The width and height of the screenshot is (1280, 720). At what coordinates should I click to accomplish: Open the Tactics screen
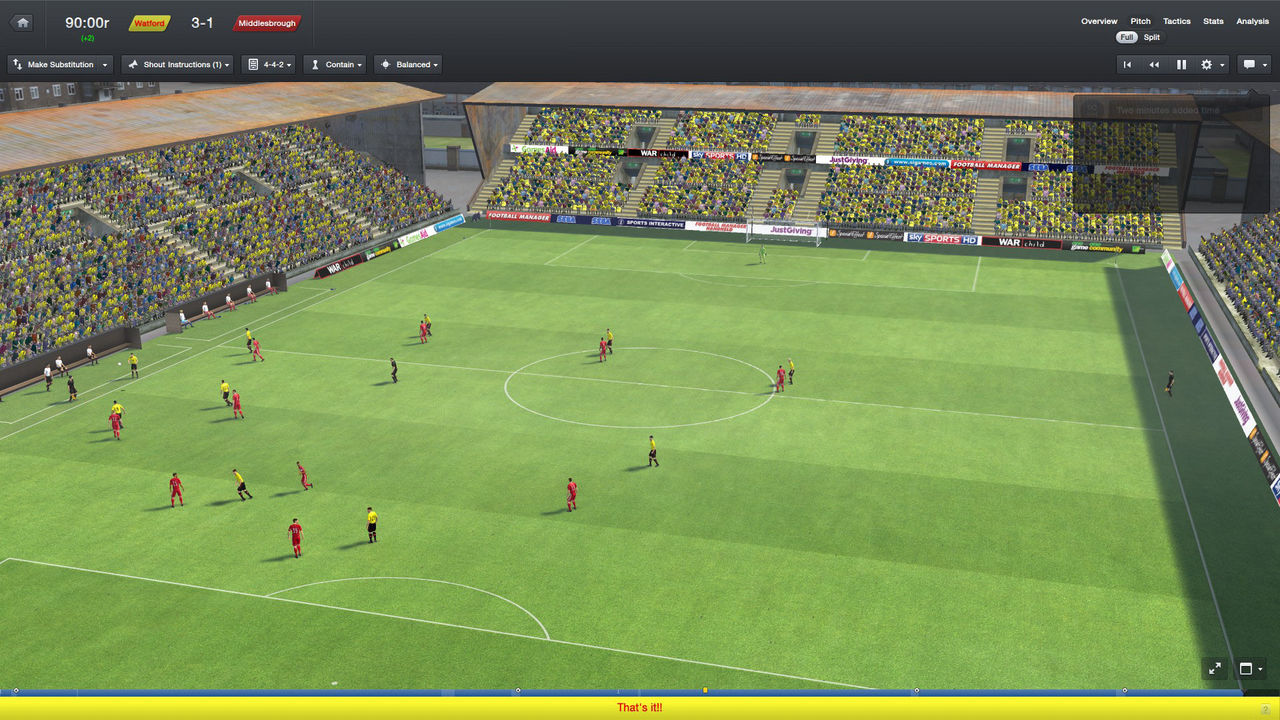tap(1176, 21)
